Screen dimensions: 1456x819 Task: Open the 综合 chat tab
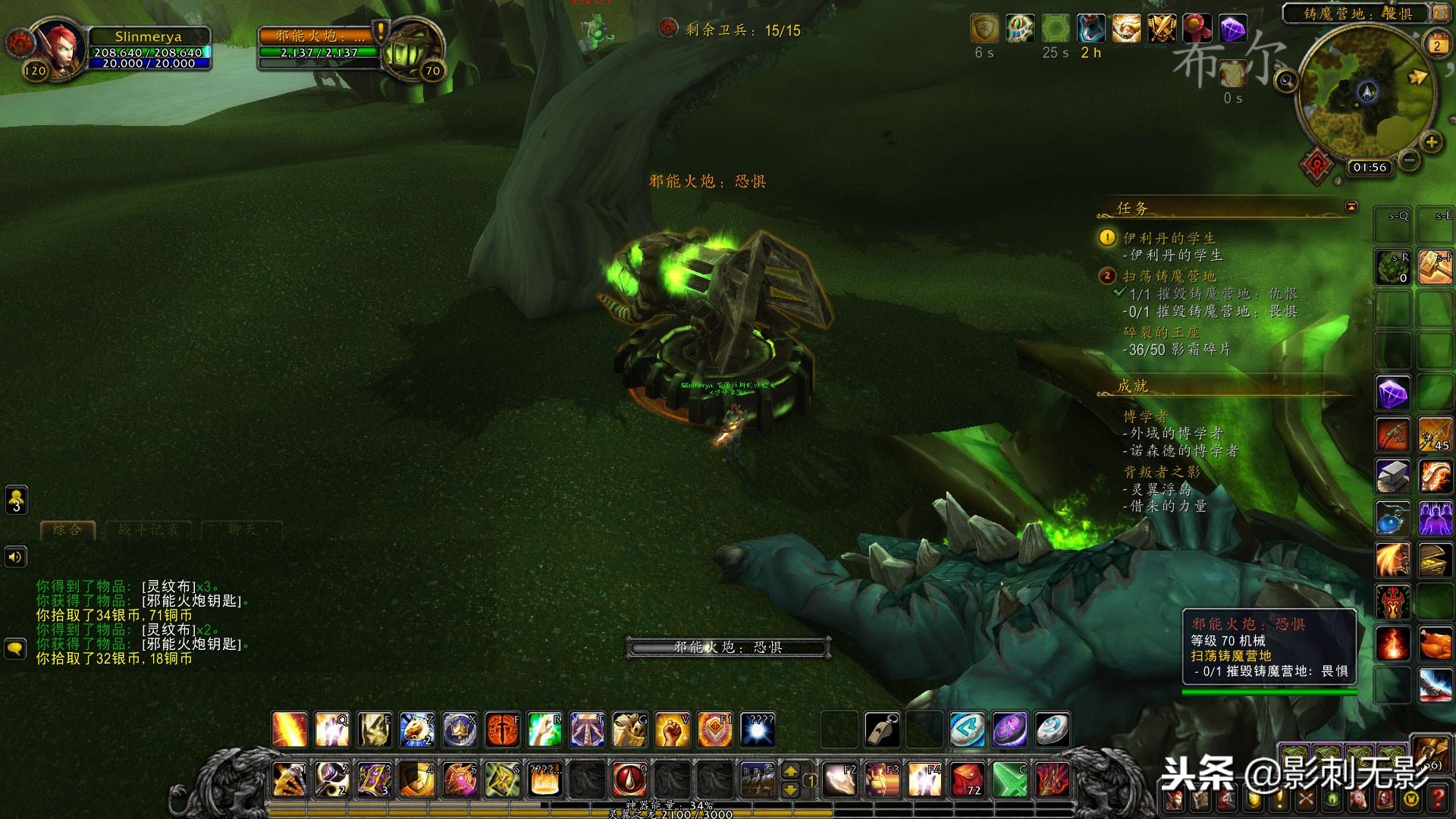68,529
